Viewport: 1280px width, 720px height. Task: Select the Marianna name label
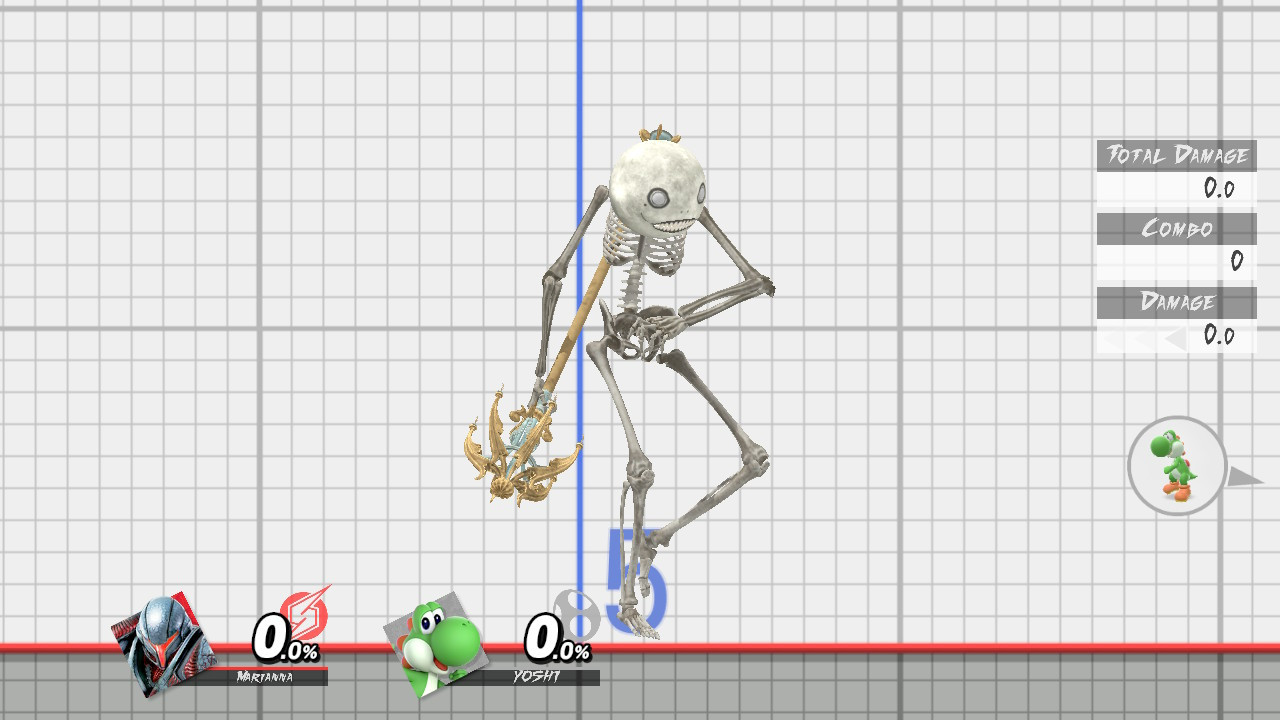[x=265, y=676]
